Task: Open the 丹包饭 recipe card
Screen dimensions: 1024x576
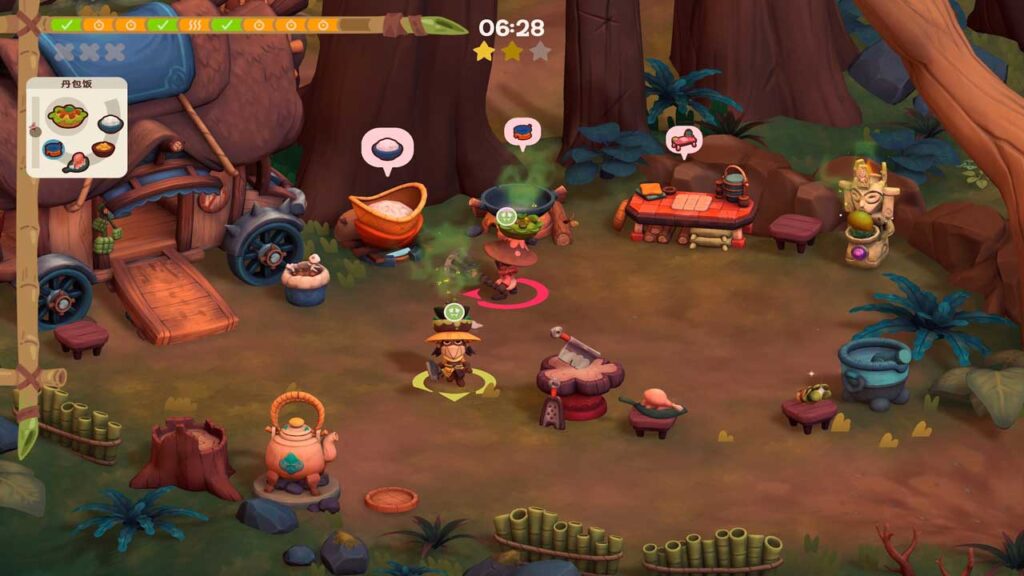Action: pos(77,127)
